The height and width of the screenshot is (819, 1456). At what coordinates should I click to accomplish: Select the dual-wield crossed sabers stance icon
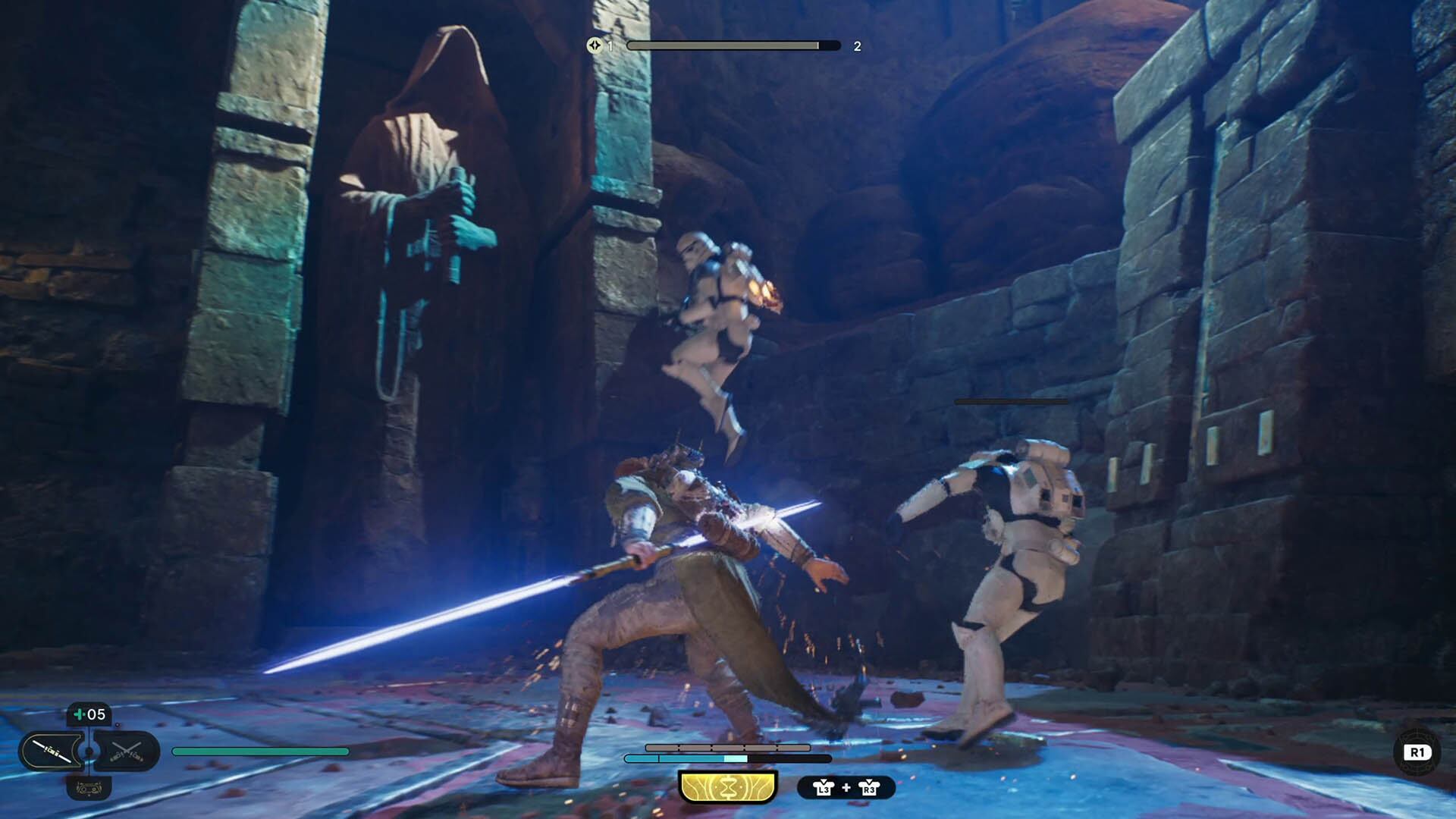pos(127,751)
